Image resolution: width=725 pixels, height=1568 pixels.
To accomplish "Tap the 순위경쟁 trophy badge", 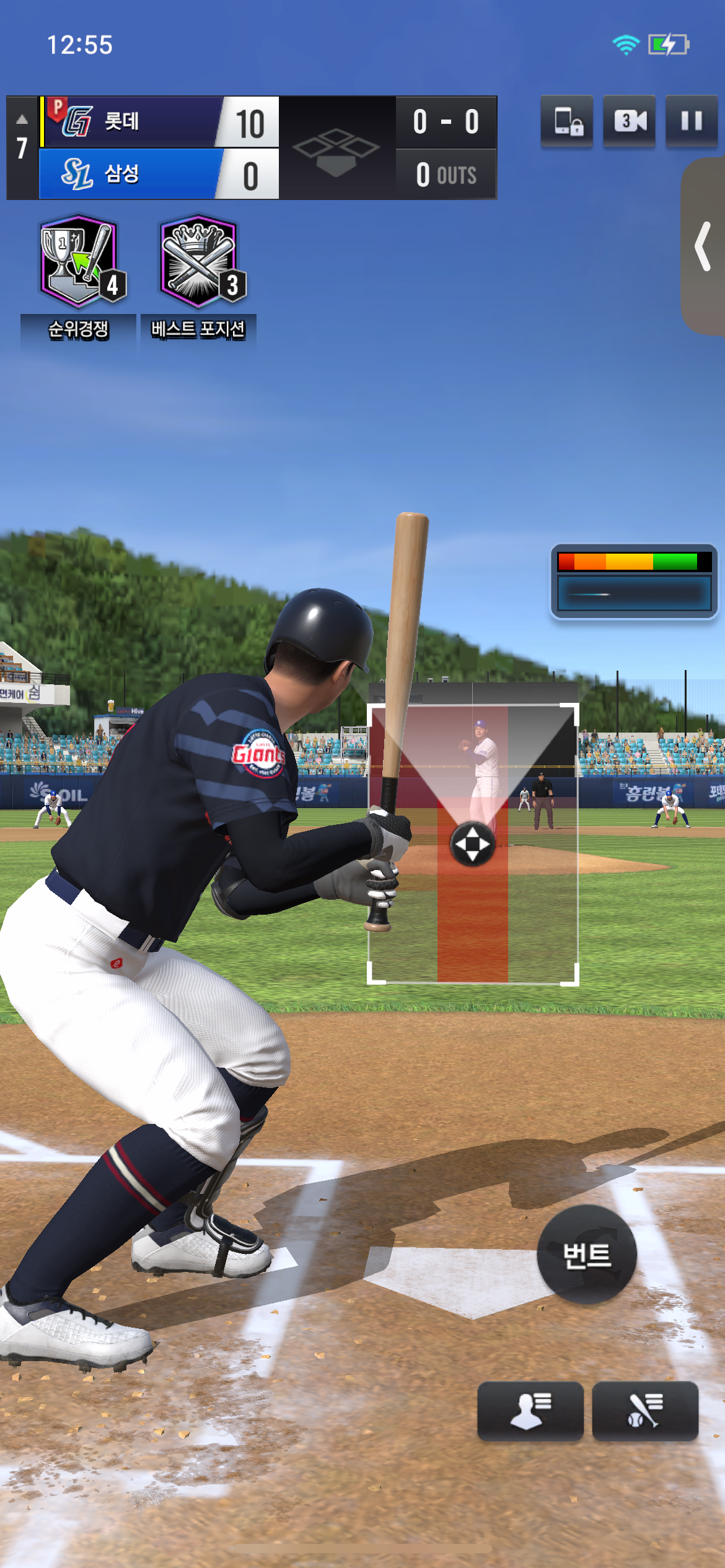I will pyautogui.click(x=80, y=262).
